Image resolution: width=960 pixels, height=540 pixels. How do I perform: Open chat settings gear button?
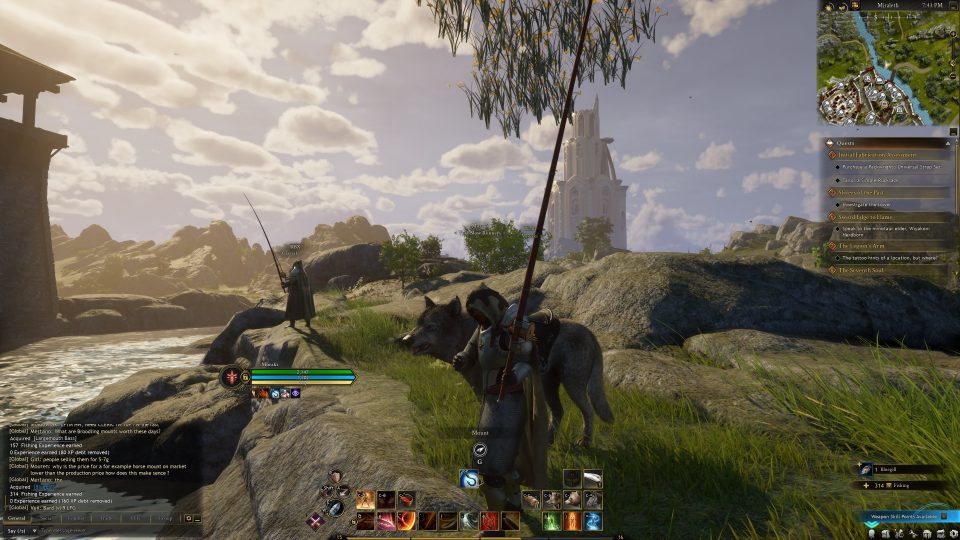click(x=187, y=518)
